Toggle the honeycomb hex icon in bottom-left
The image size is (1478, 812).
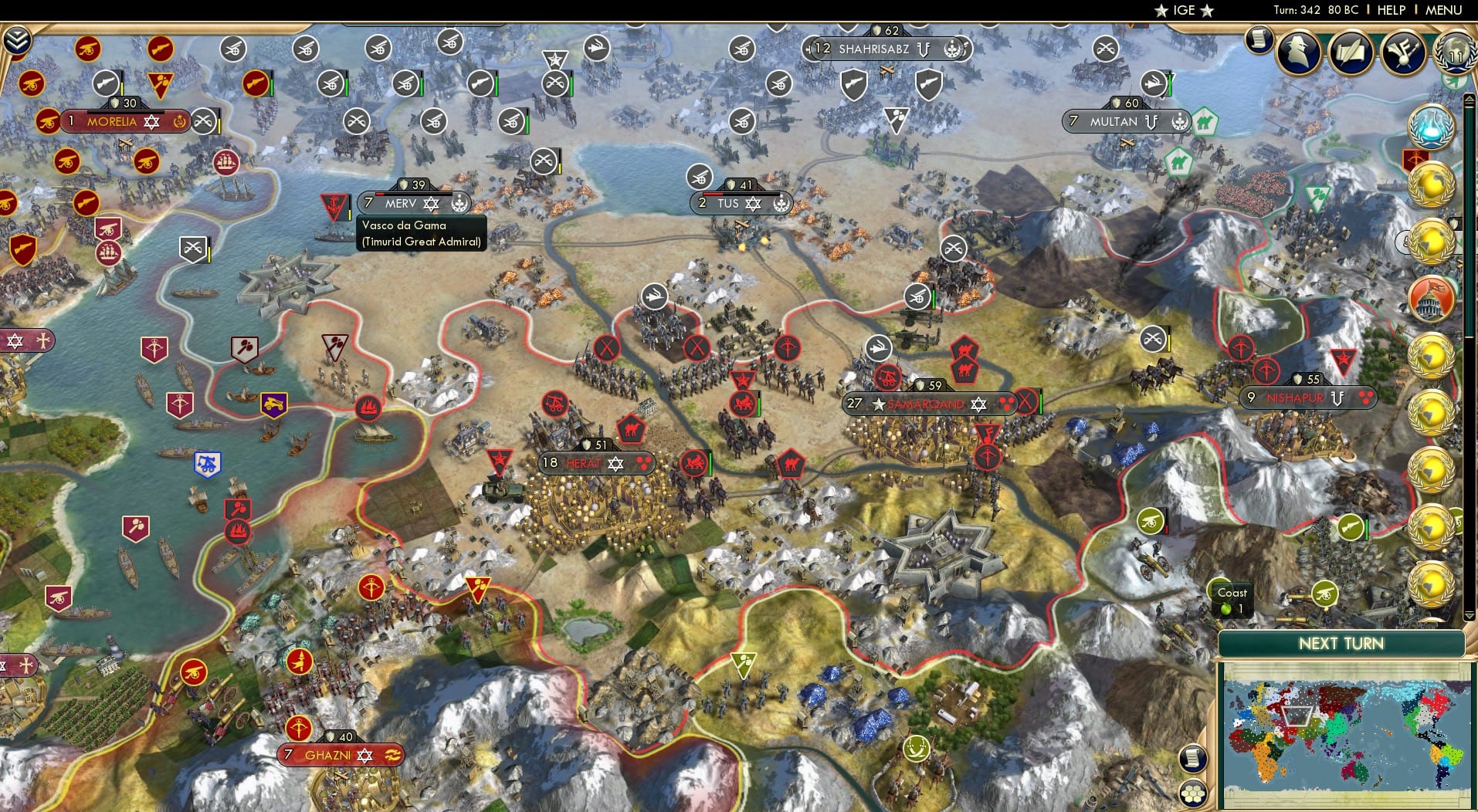1194,792
